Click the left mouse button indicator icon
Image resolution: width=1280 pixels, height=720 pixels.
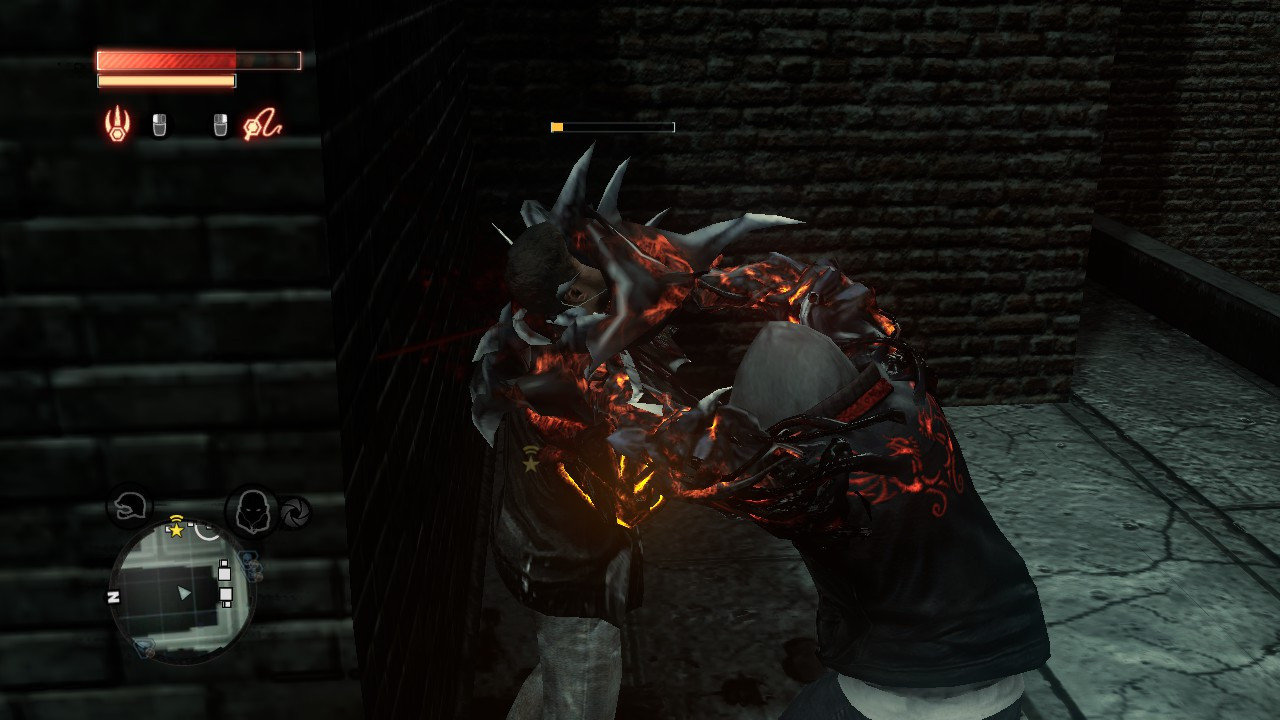158,126
